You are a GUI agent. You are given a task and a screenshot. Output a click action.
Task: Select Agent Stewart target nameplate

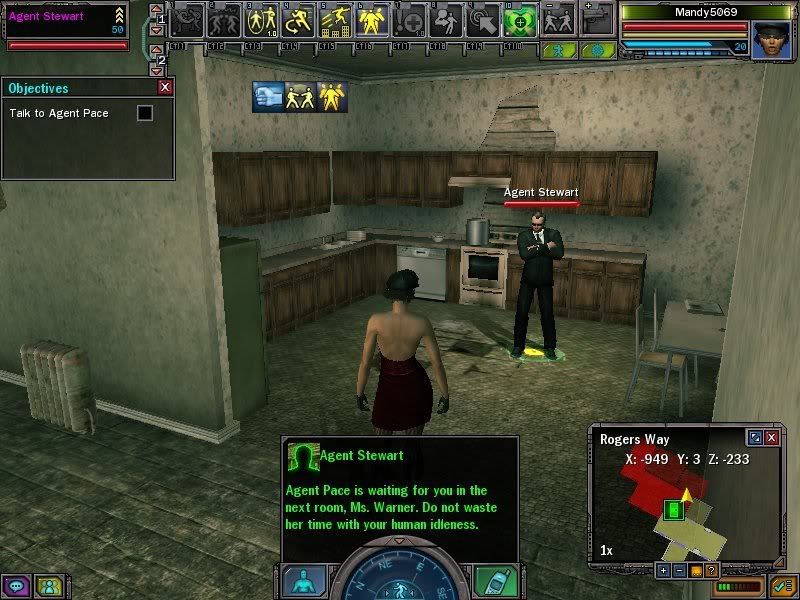click(x=540, y=193)
